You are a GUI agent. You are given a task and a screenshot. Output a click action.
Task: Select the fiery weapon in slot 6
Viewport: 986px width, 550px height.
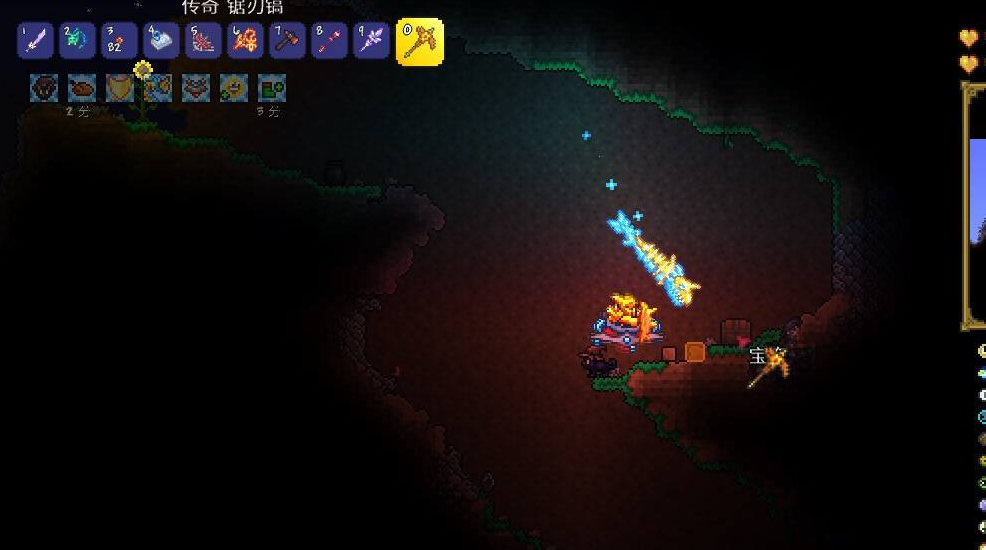(245, 41)
